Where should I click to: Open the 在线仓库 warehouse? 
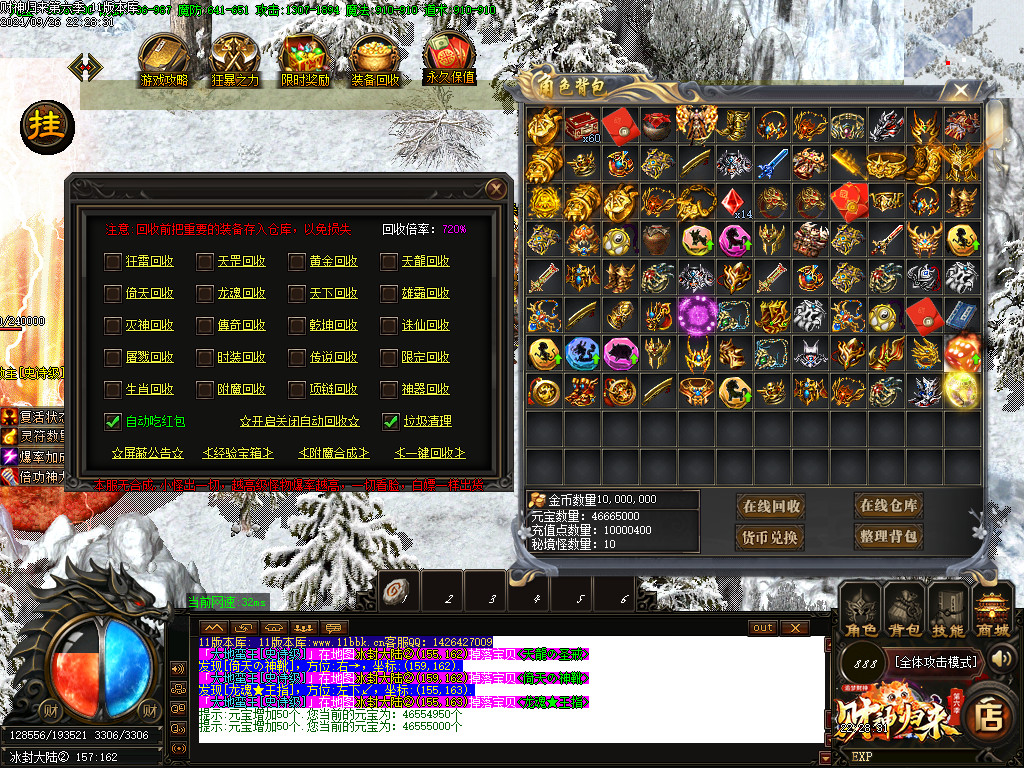click(888, 506)
